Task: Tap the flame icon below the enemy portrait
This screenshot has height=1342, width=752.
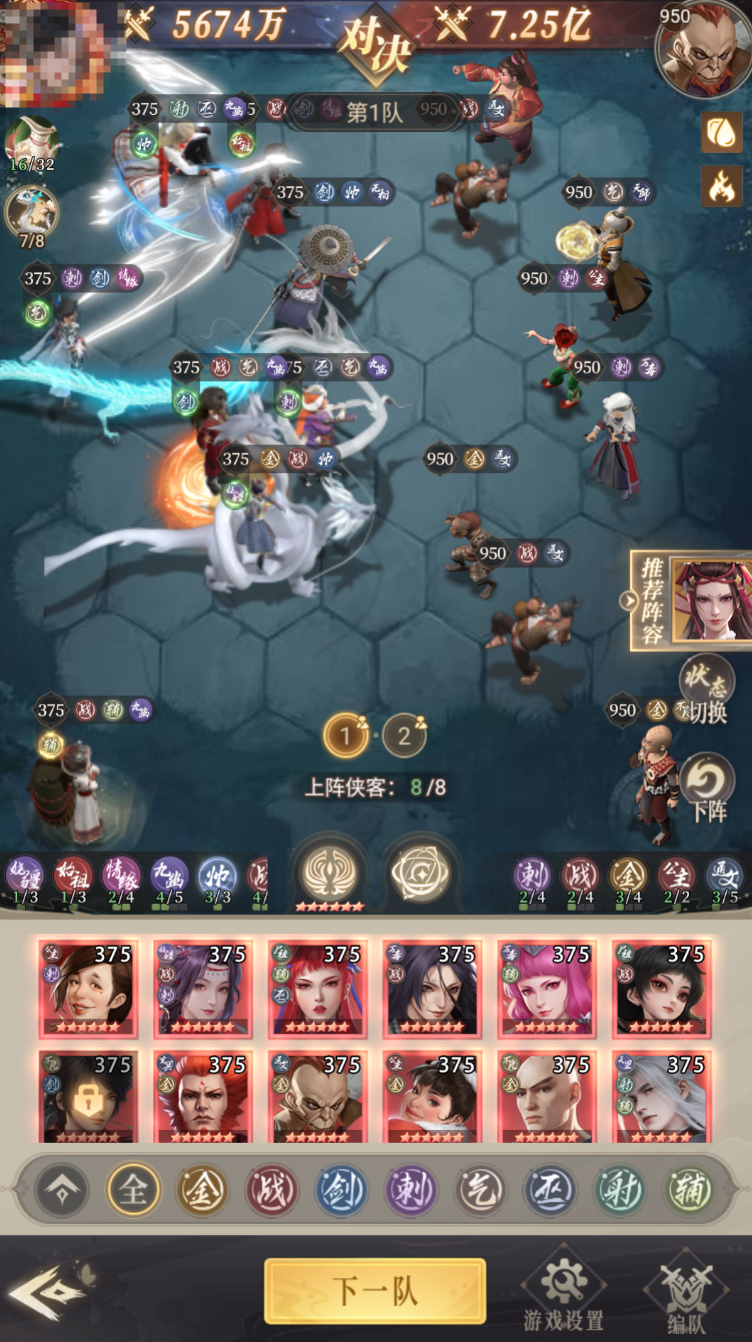Action: point(722,185)
